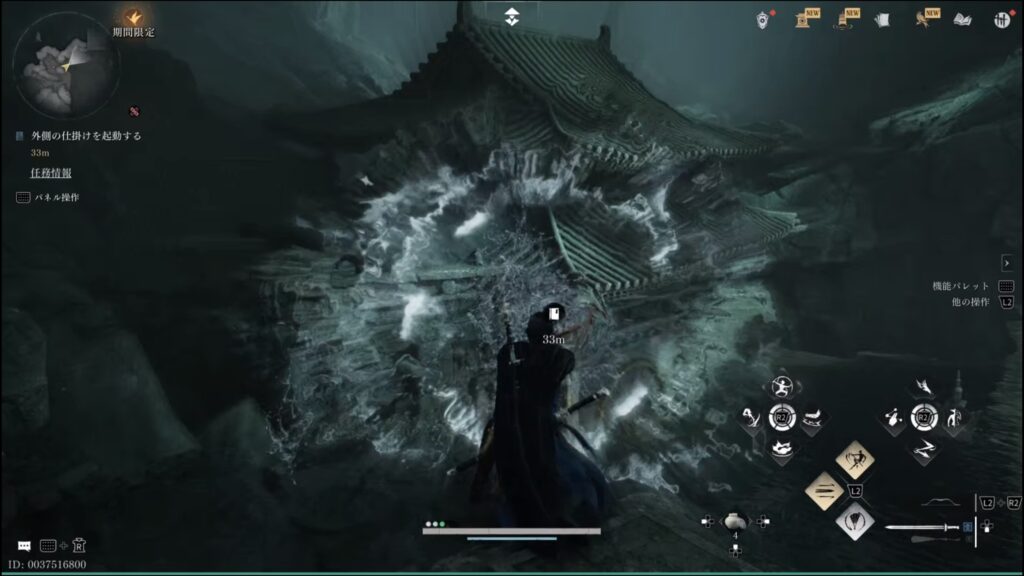Select the golden triple-arrow skill diamond
Image resolution: width=1024 pixels, height=576 pixels.
point(825,490)
